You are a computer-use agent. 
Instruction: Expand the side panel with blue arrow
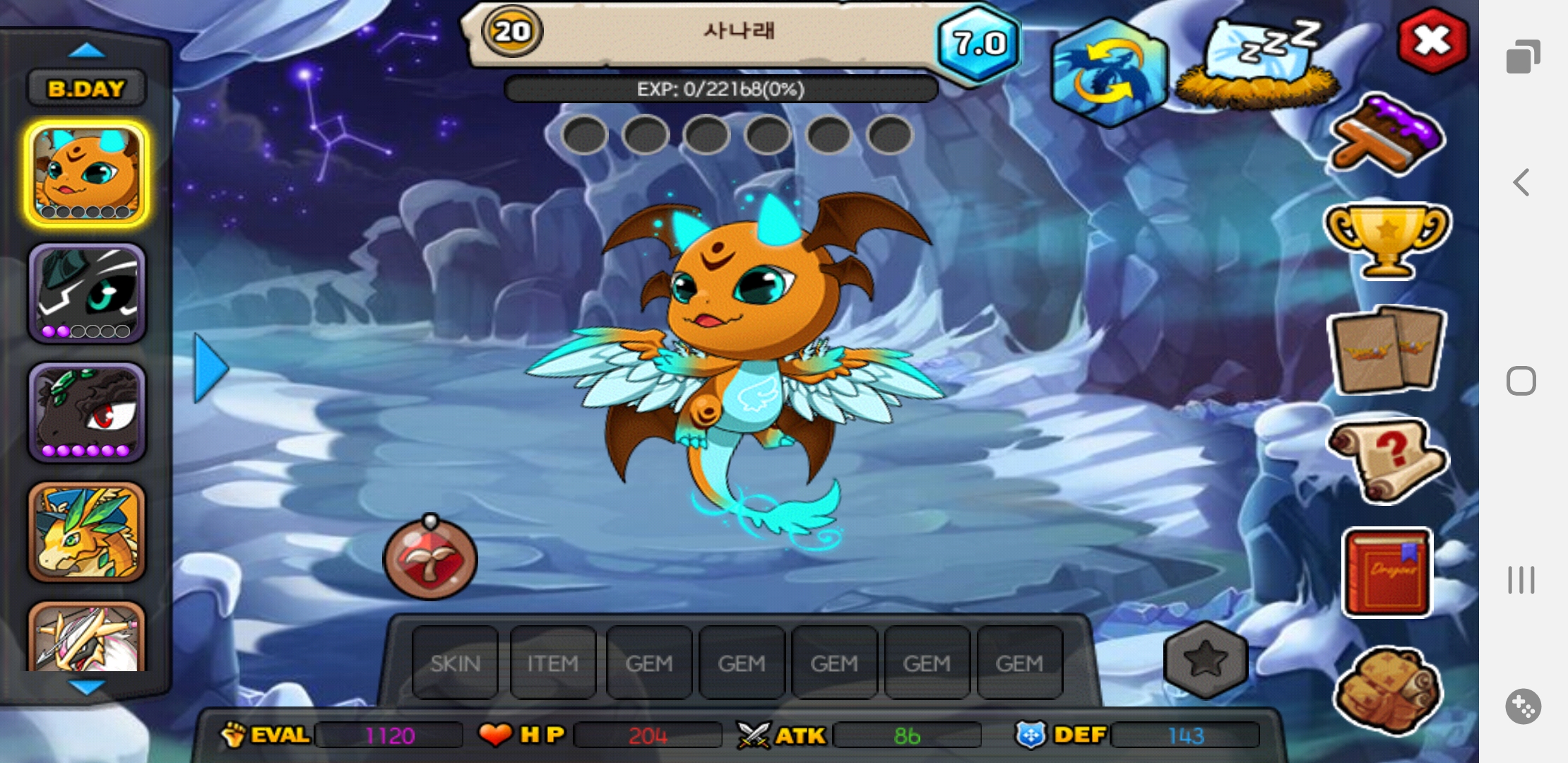(210, 368)
